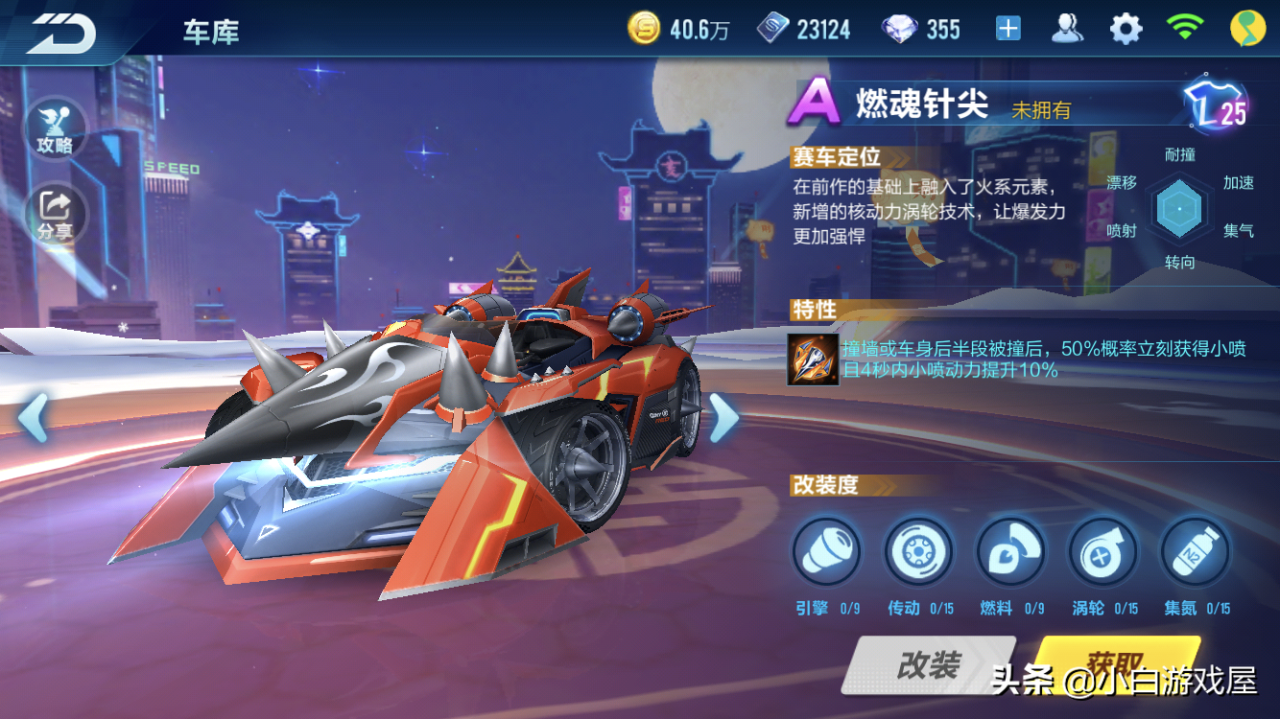Select the 集氮 nitro upgrade icon
Screen dimensions: 1280x719
pyautogui.click(x=1194, y=552)
